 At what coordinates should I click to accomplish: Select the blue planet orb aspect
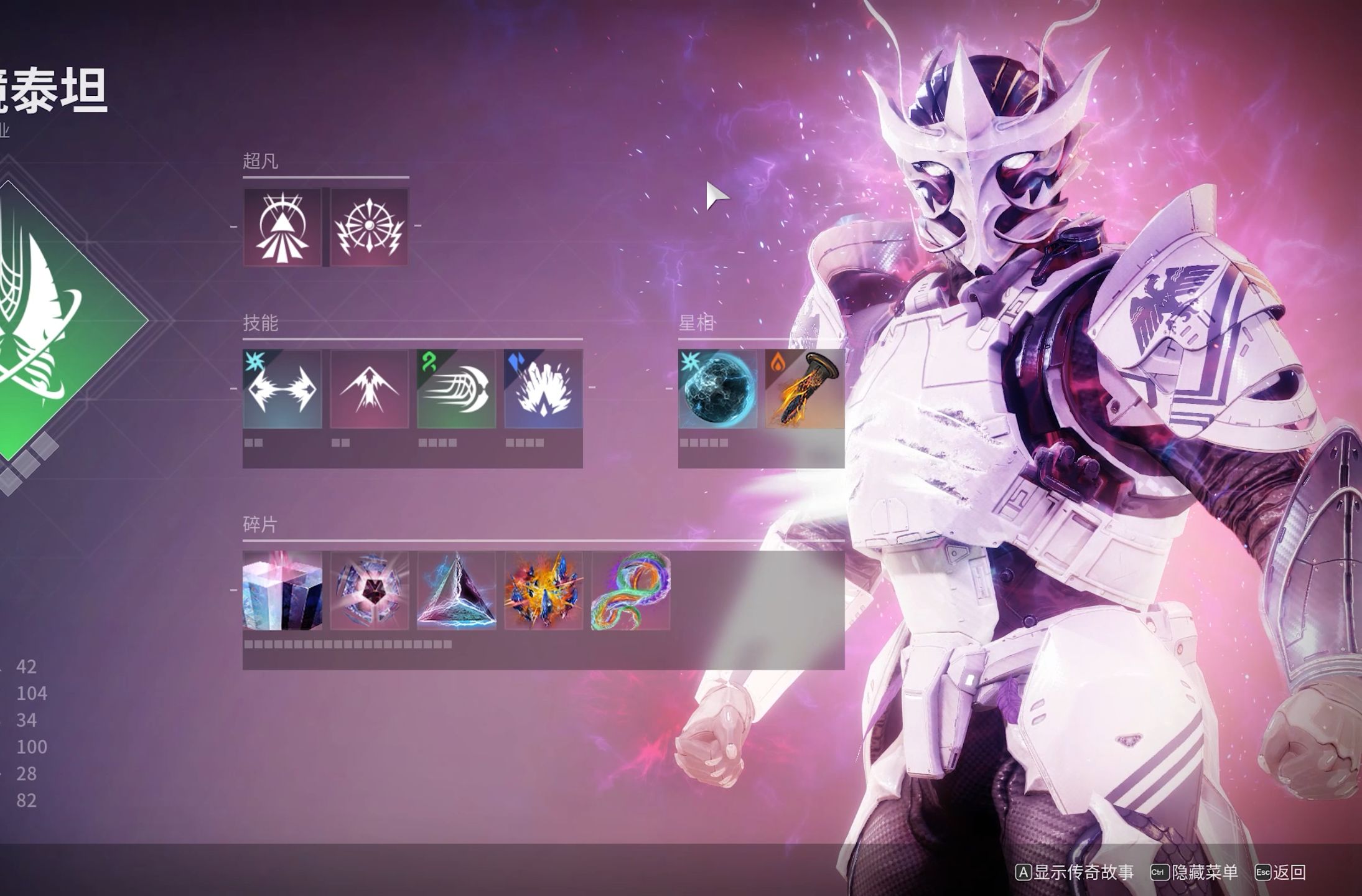tap(718, 389)
